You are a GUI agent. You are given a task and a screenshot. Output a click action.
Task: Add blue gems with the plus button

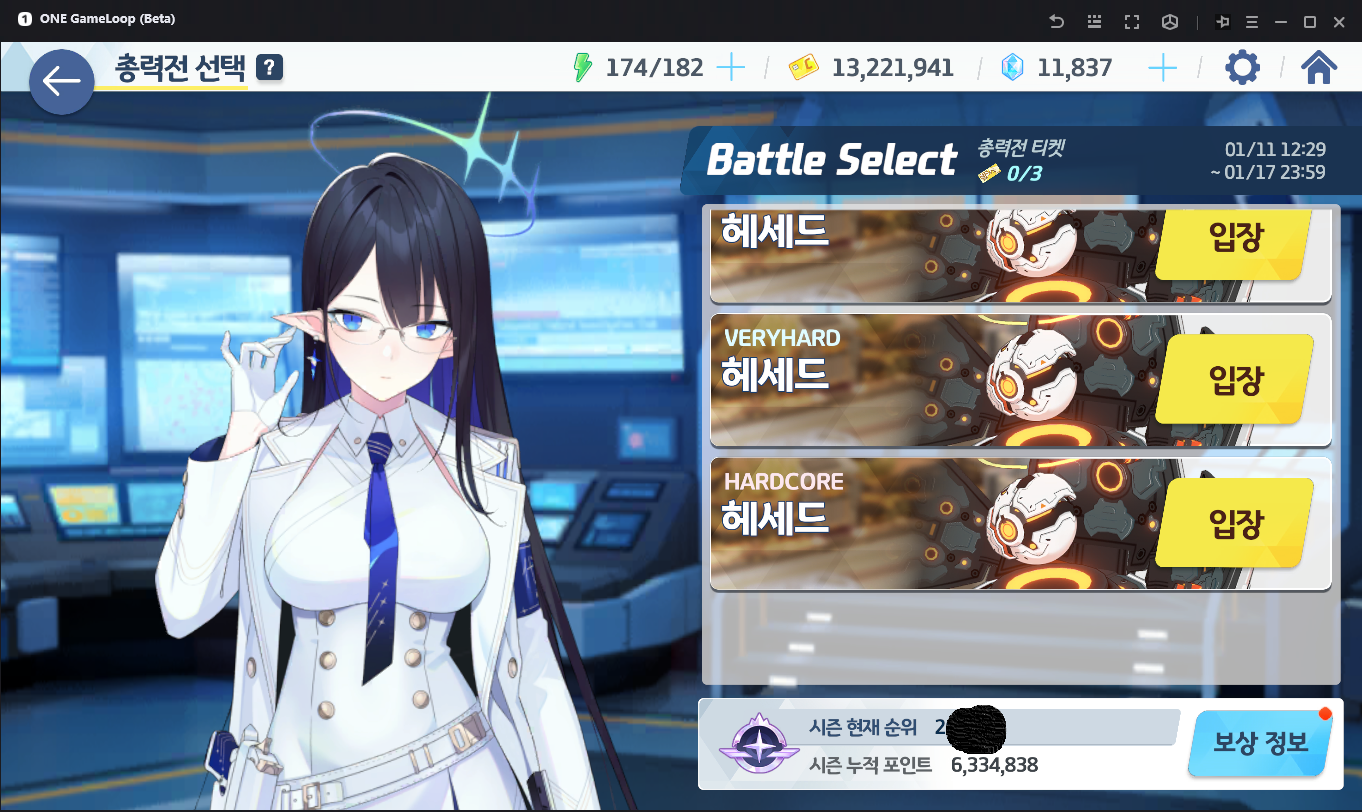pyautogui.click(x=1162, y=68)
